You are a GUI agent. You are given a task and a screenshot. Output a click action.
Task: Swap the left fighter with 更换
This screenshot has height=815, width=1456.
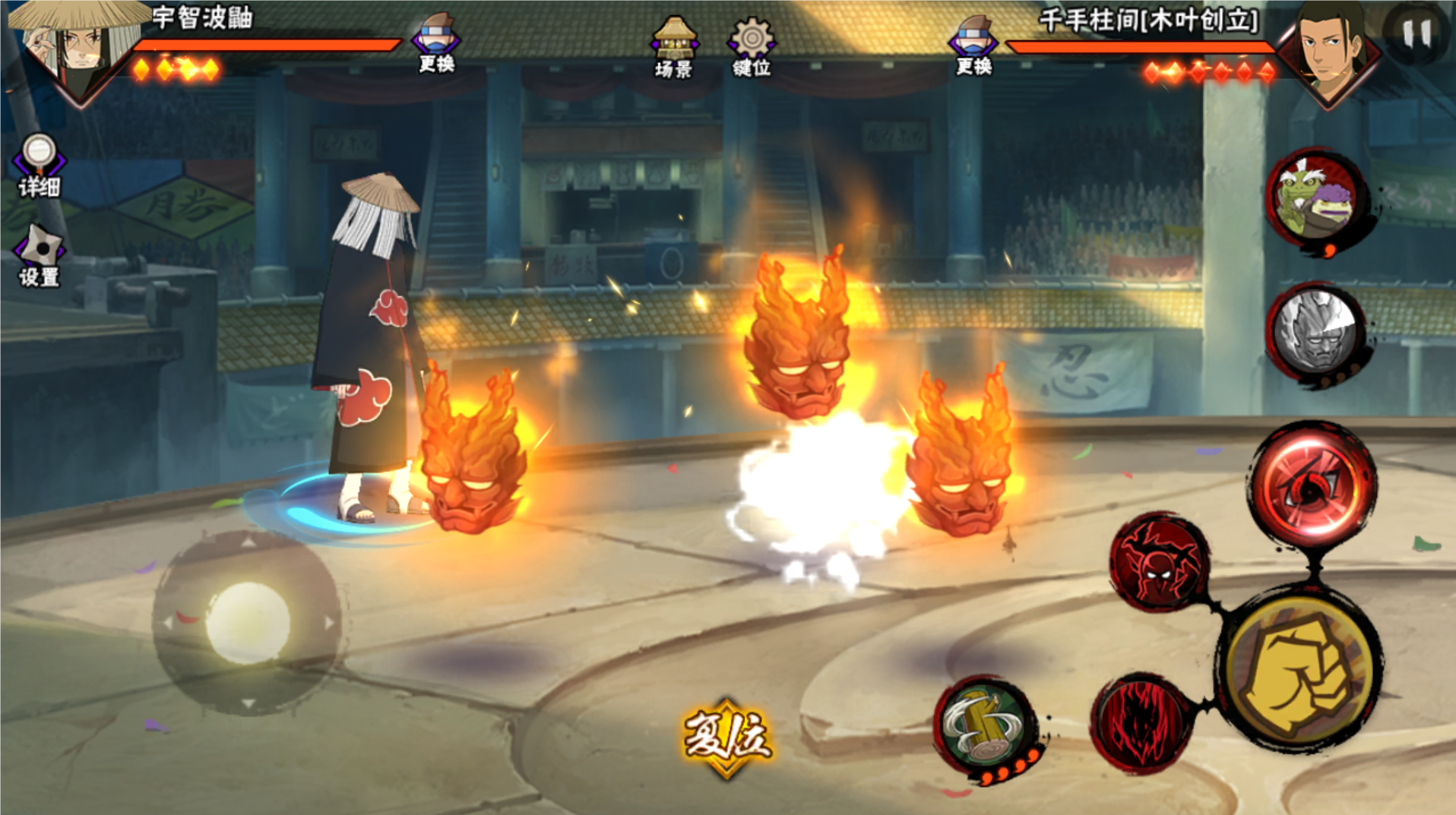(x=436, y=43)
